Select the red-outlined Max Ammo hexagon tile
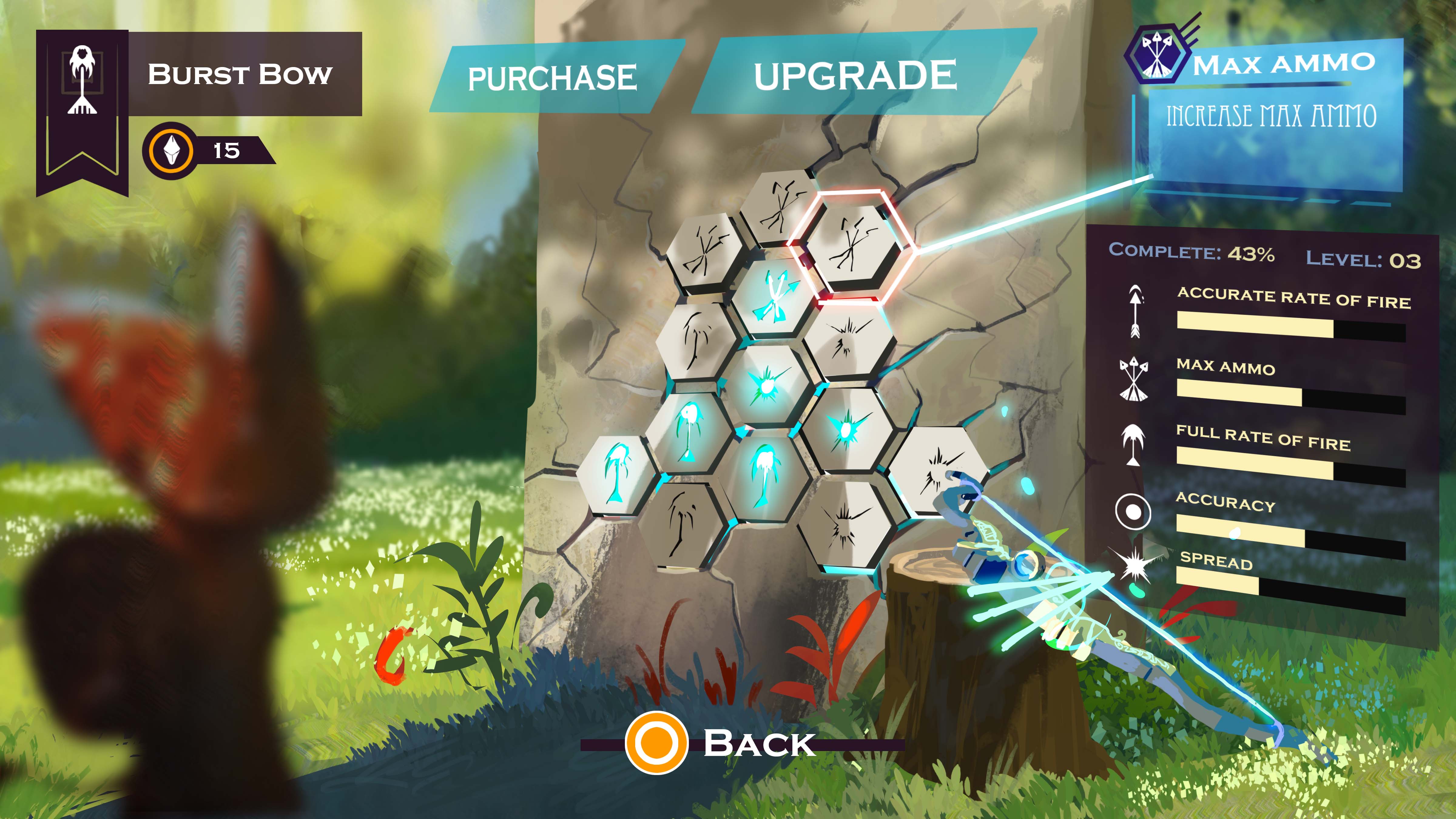The width and height of the screenshot is (1456, 819). (852, 246)
